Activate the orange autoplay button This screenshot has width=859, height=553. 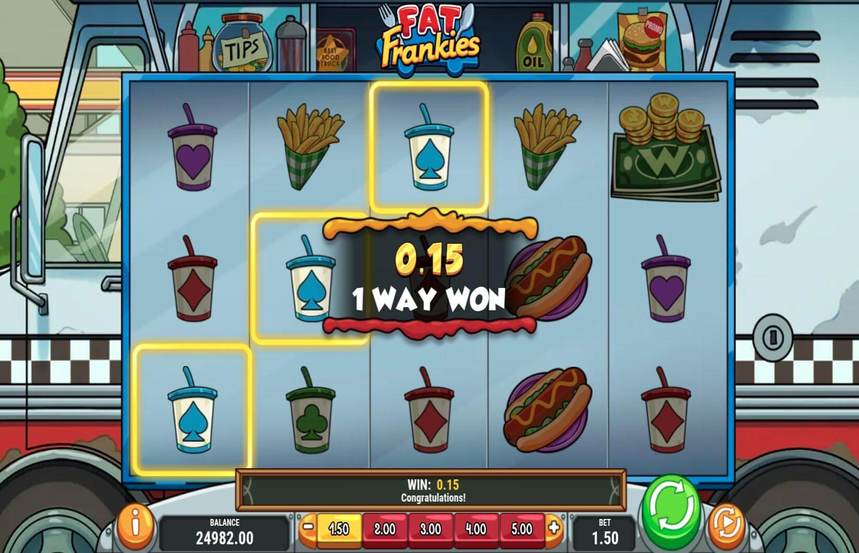[x=726, y=525]
